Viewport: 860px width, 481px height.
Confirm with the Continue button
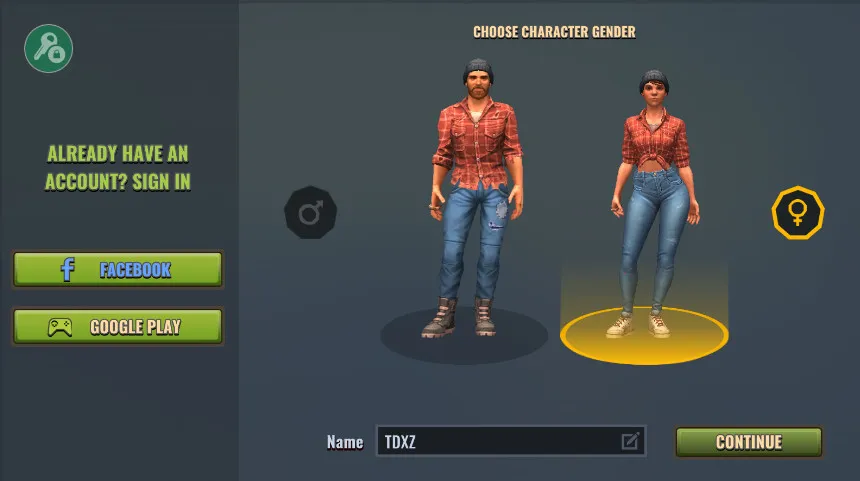coord(748,442)
